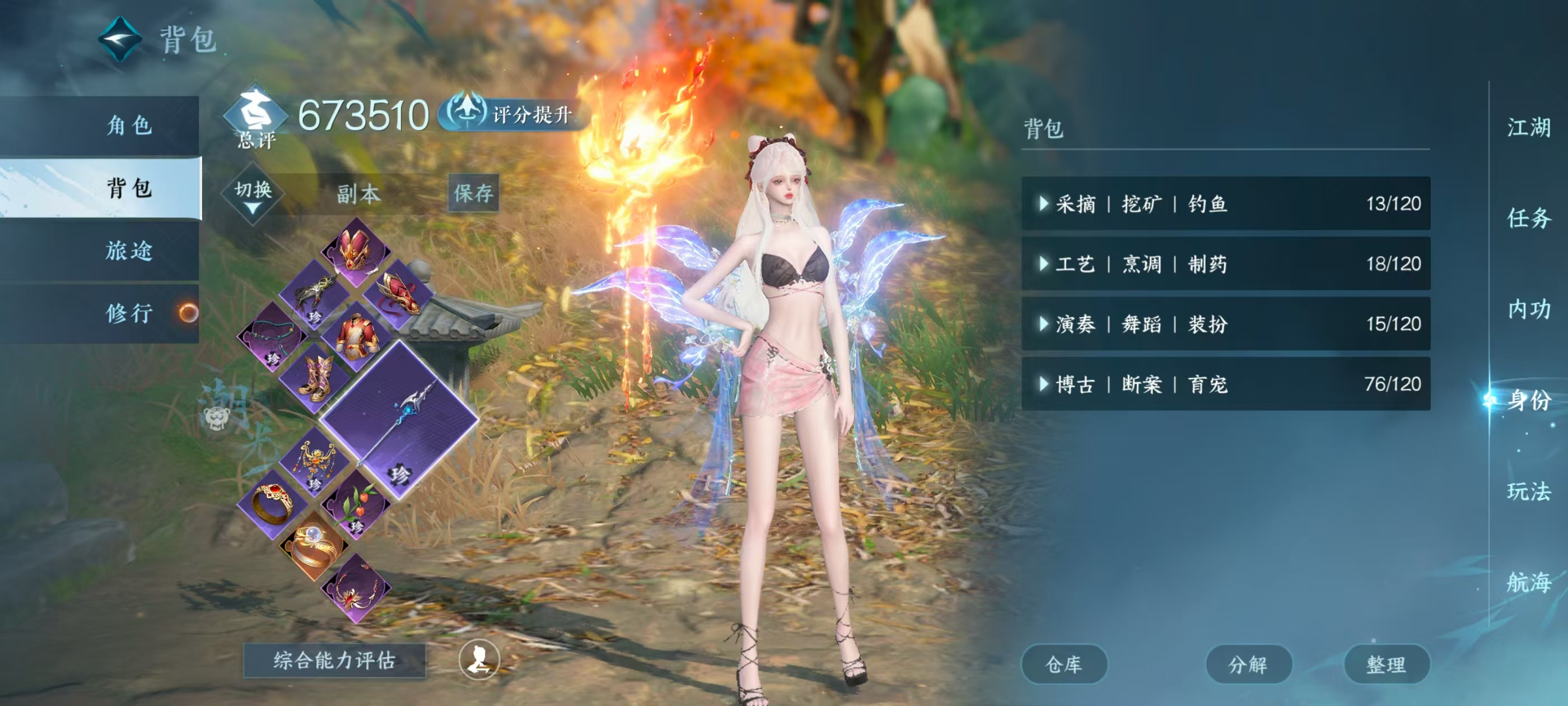
Task: Open the 仓库 storage
Action: 1063,664
